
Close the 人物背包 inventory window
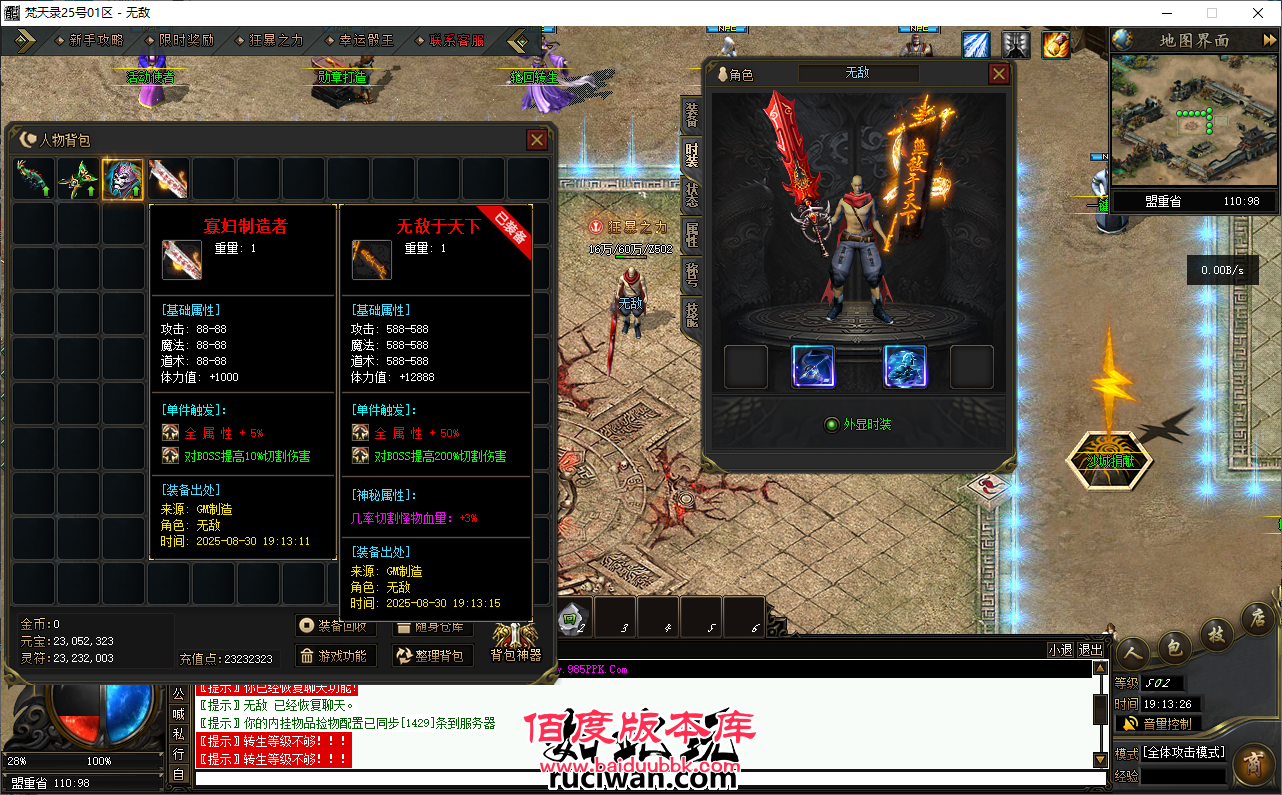(x=537, y=140)
